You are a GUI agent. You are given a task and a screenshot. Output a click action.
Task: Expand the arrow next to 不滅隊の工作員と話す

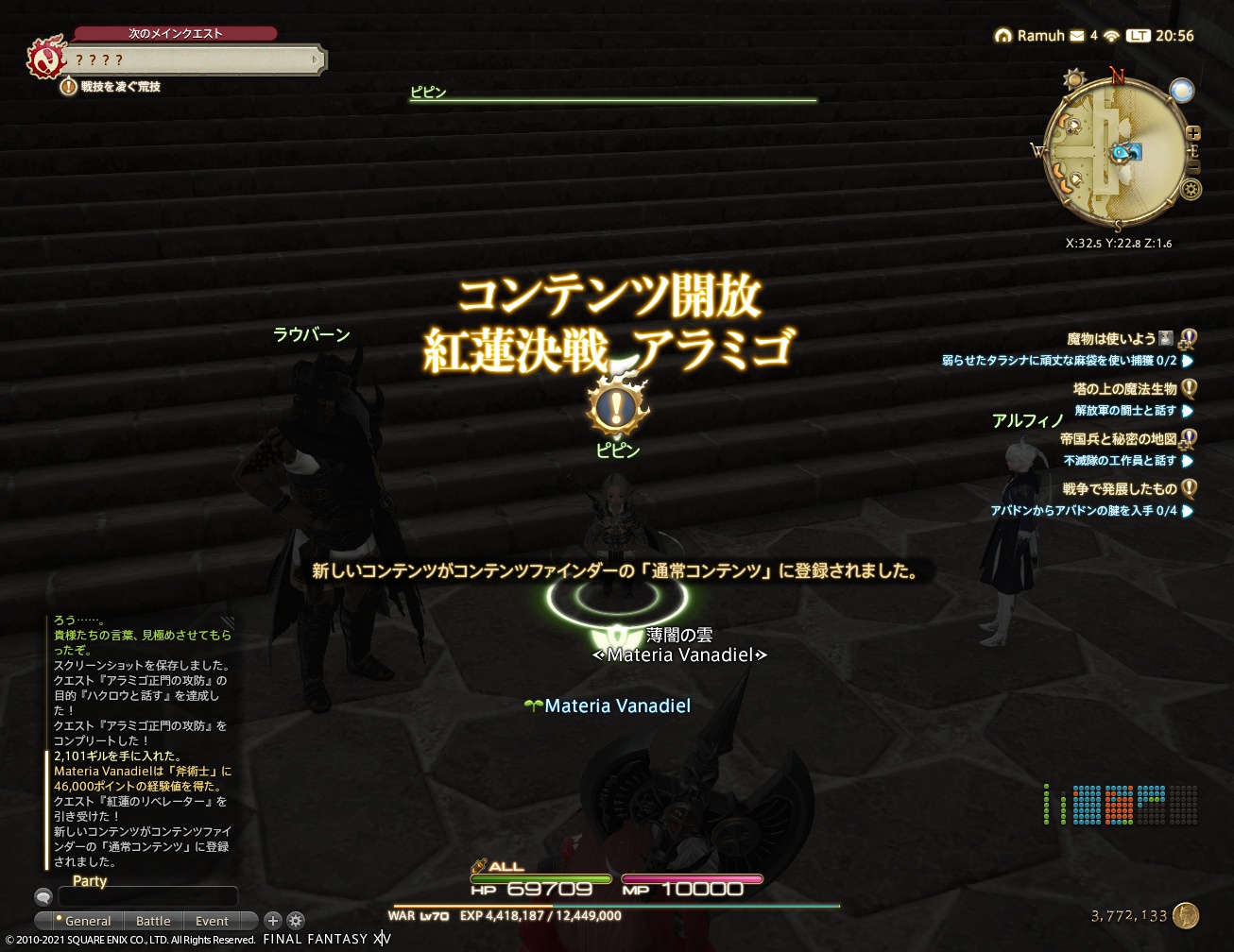1188,461
